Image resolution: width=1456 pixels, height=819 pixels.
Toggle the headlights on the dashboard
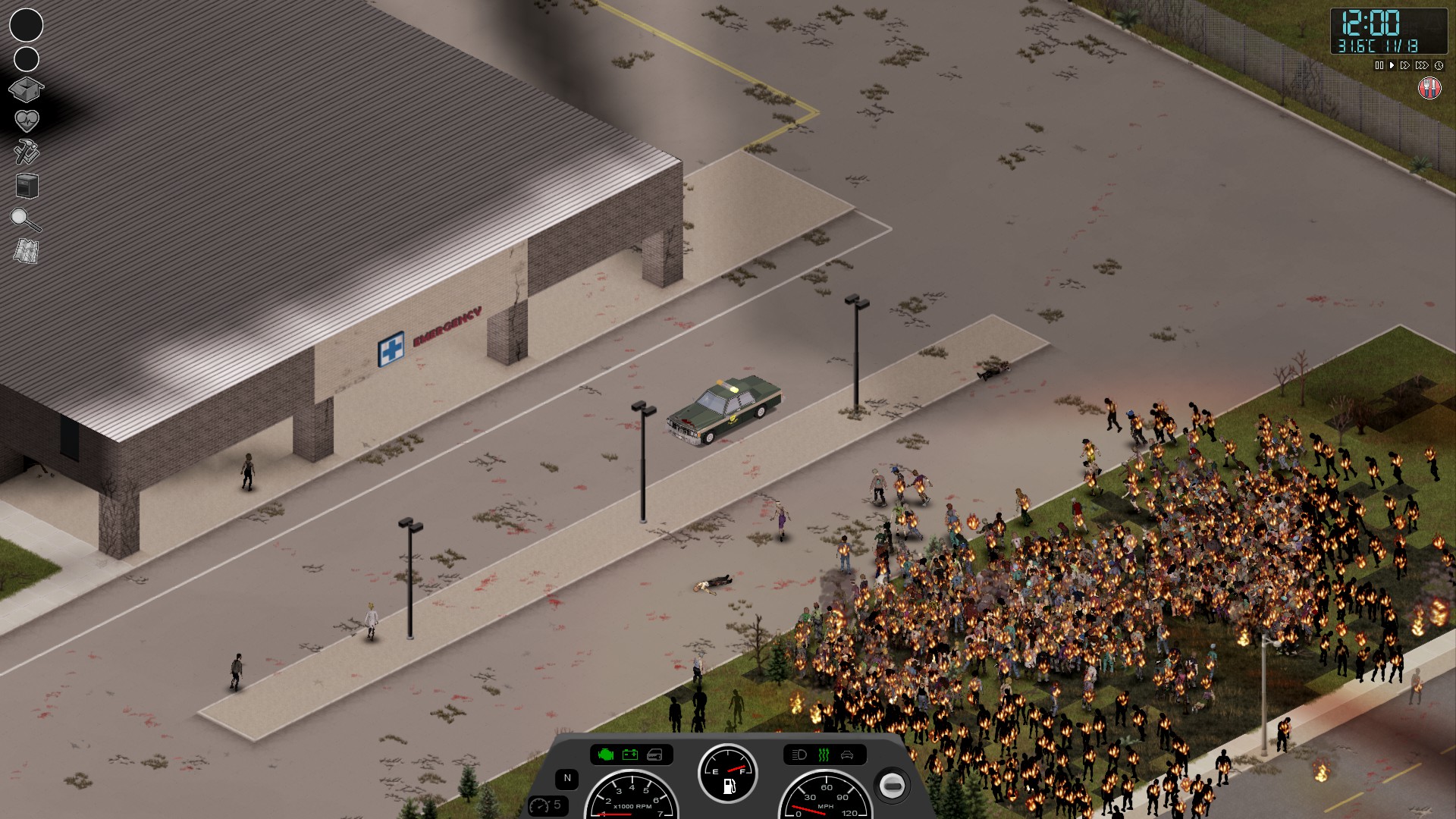[x=798, y=755]
